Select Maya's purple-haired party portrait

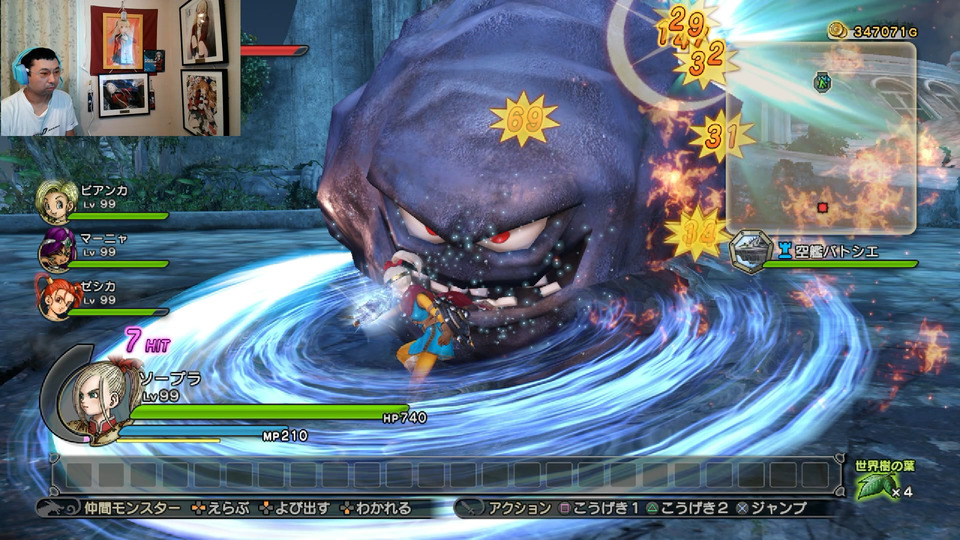[56, 250]
